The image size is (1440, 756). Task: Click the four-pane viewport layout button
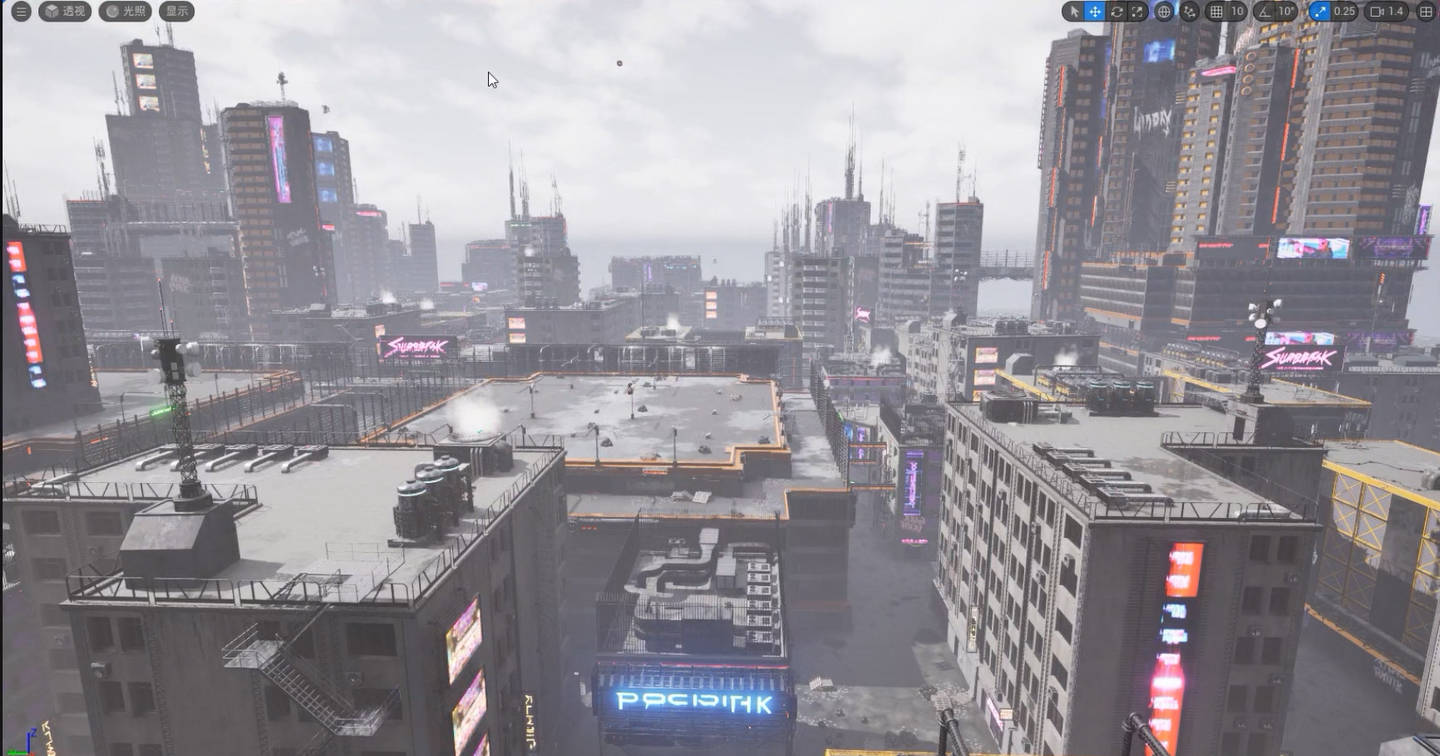point(1425,11)
